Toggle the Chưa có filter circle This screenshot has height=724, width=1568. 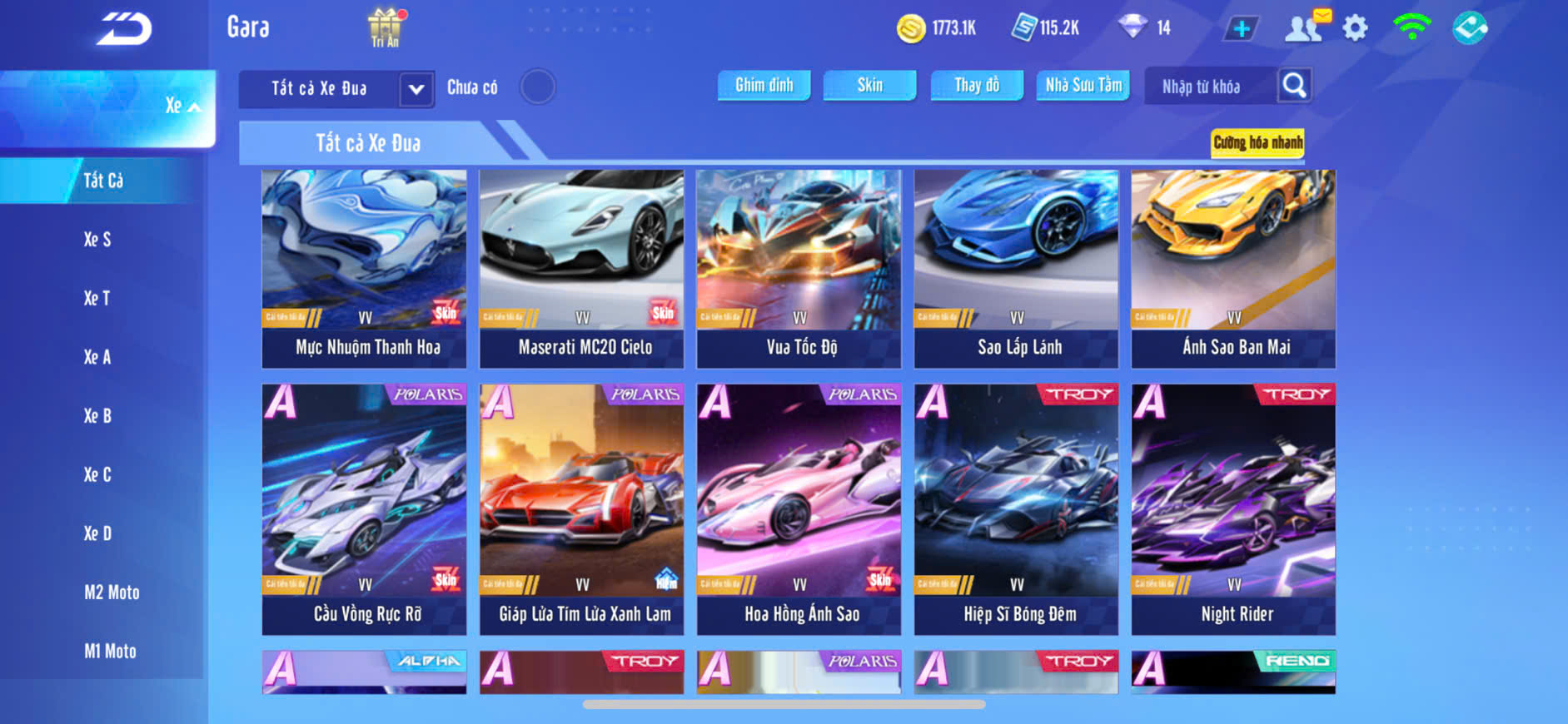pos(538,87)
